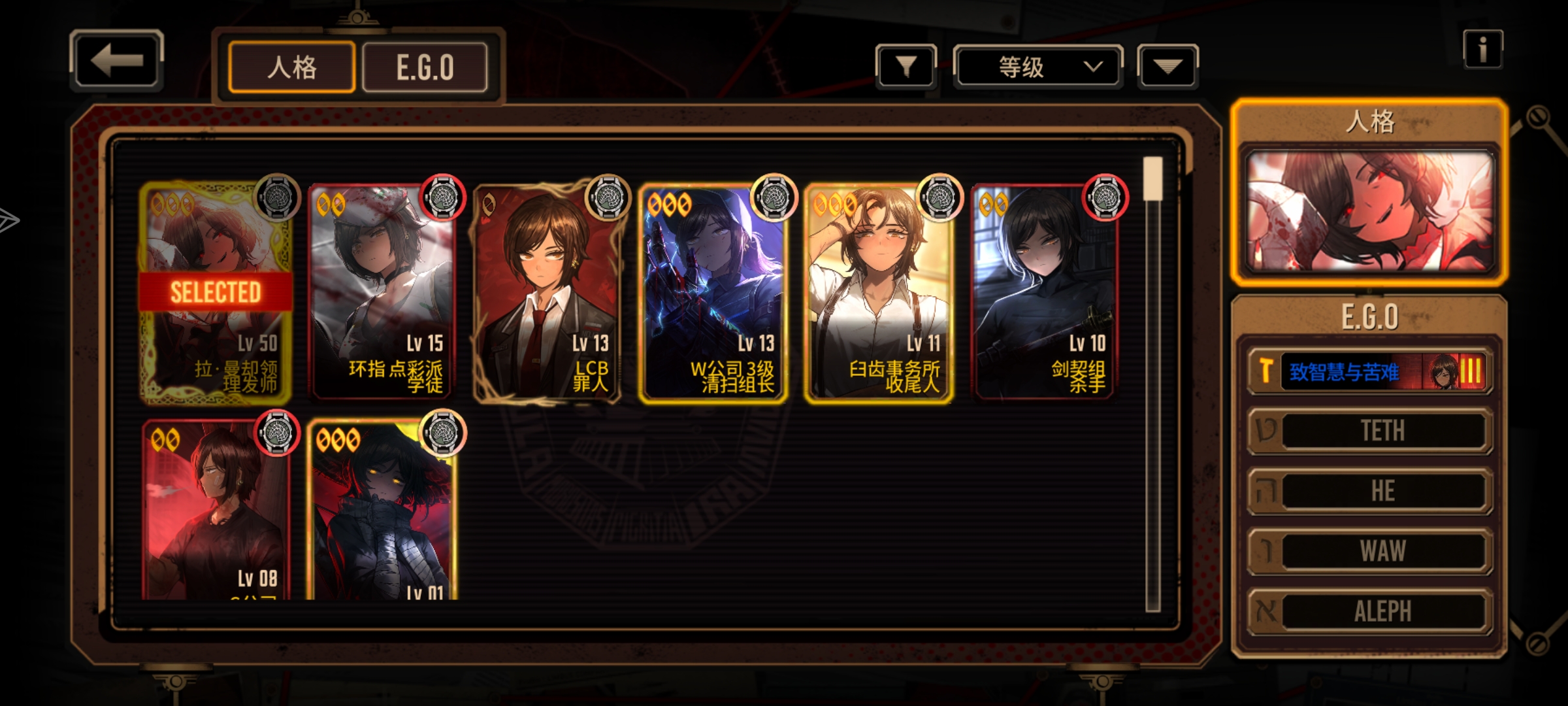Viewport: 1568px width, 706px height.
Task: Open the funnel filter options
Action: tap(906, 66)
